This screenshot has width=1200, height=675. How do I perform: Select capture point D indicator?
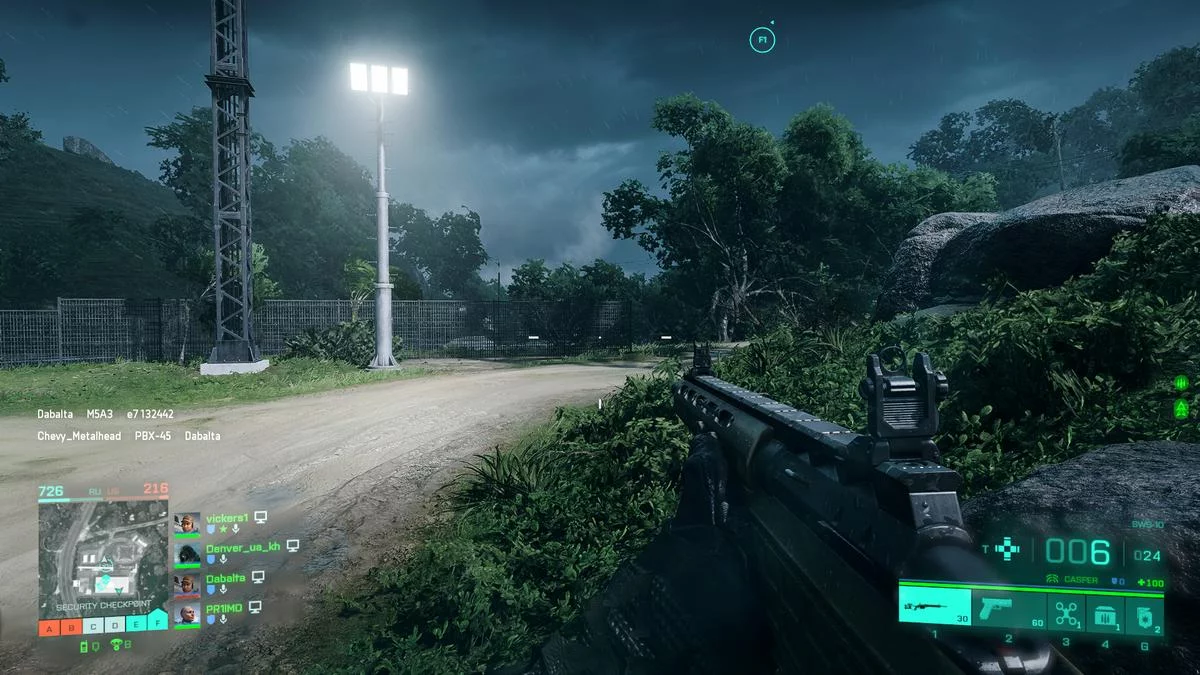click(115, 627)
